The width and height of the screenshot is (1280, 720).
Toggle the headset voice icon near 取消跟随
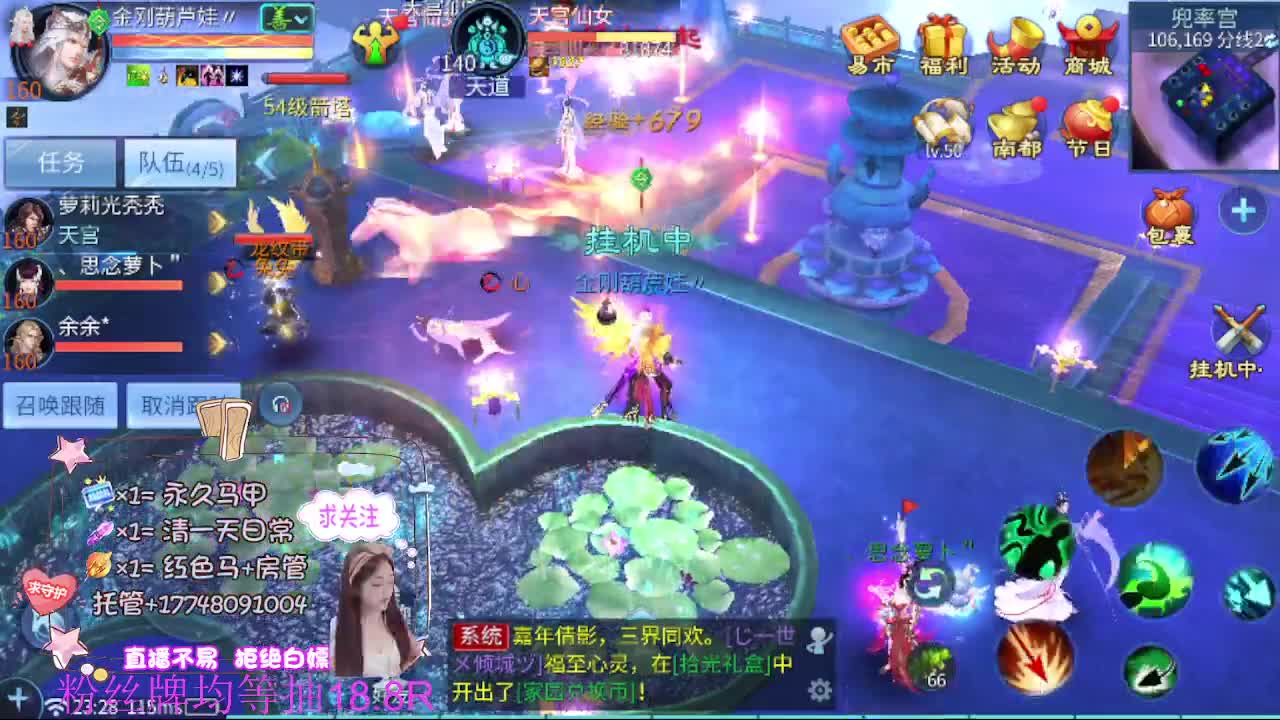click(280, 402)
